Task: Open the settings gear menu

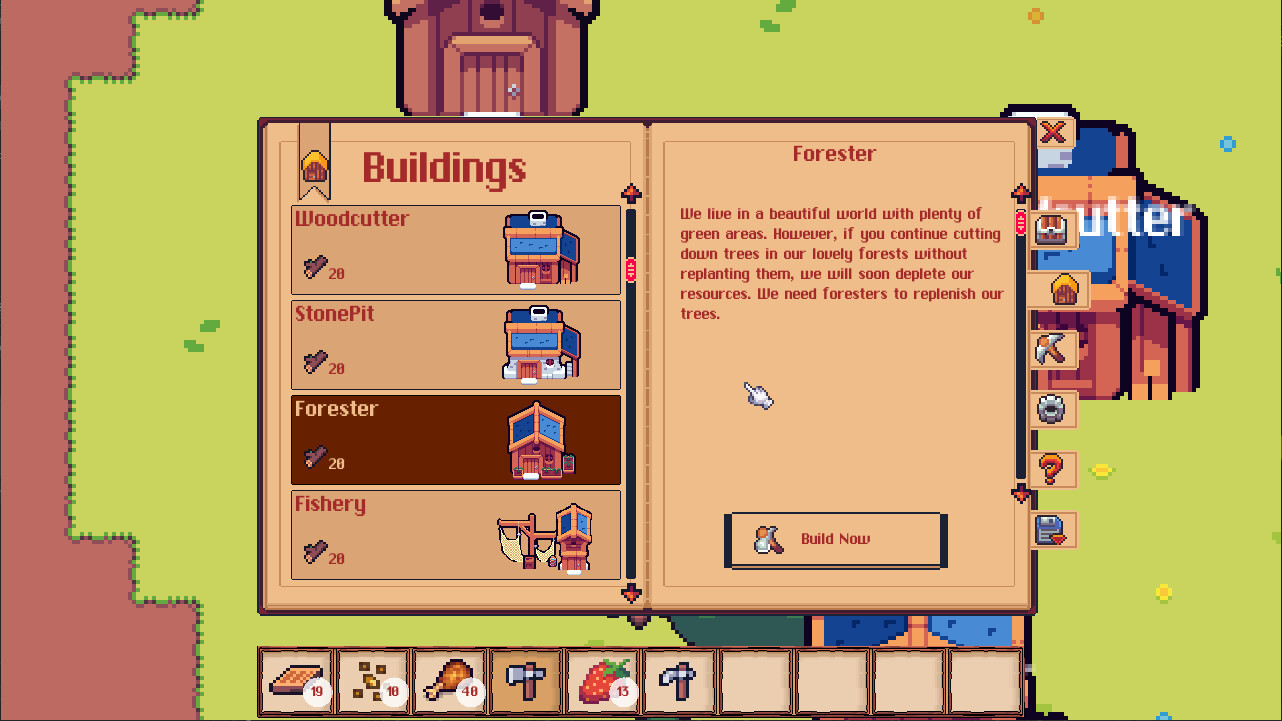Action: (x=1052, y=410)
